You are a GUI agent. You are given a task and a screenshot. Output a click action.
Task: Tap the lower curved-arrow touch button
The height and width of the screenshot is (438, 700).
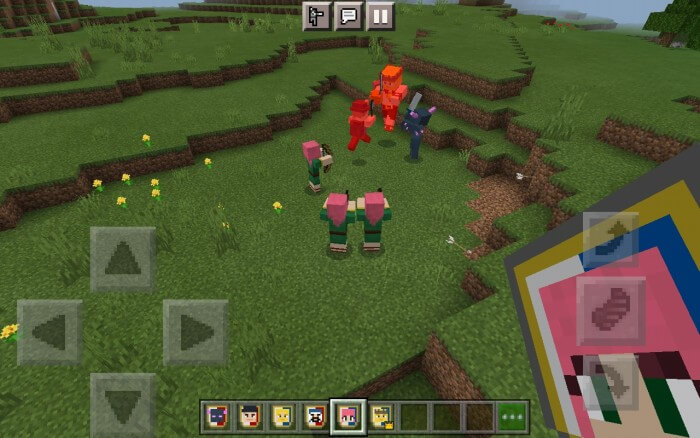click(611, 382)
